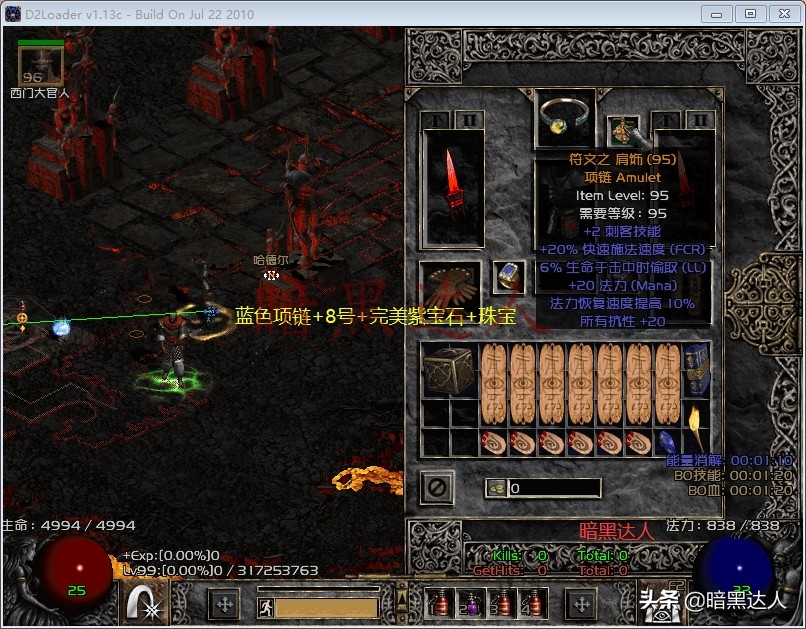Open the Horadric Cube in the inventory

449,370
